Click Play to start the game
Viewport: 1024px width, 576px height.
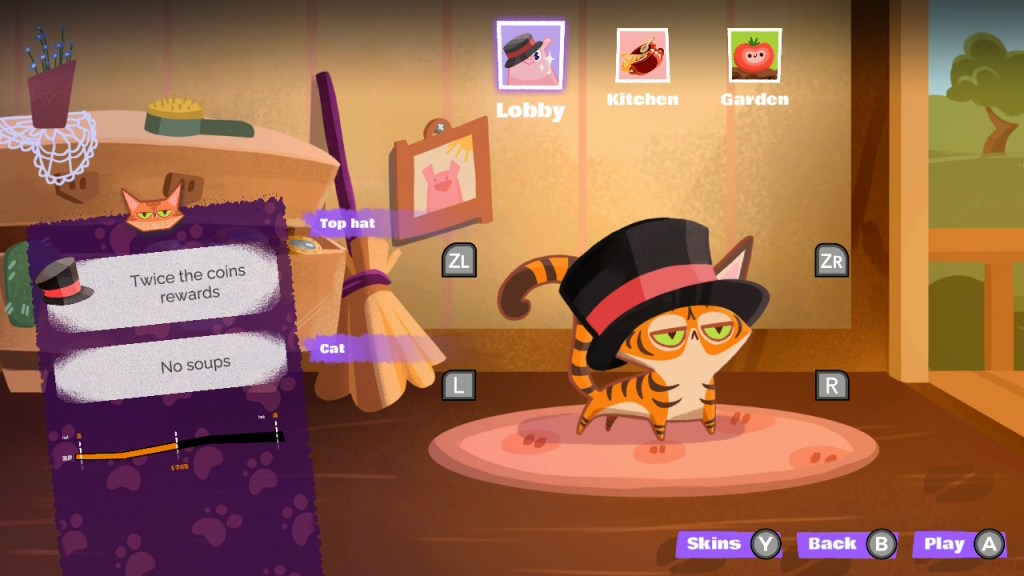tap(959, 544)
